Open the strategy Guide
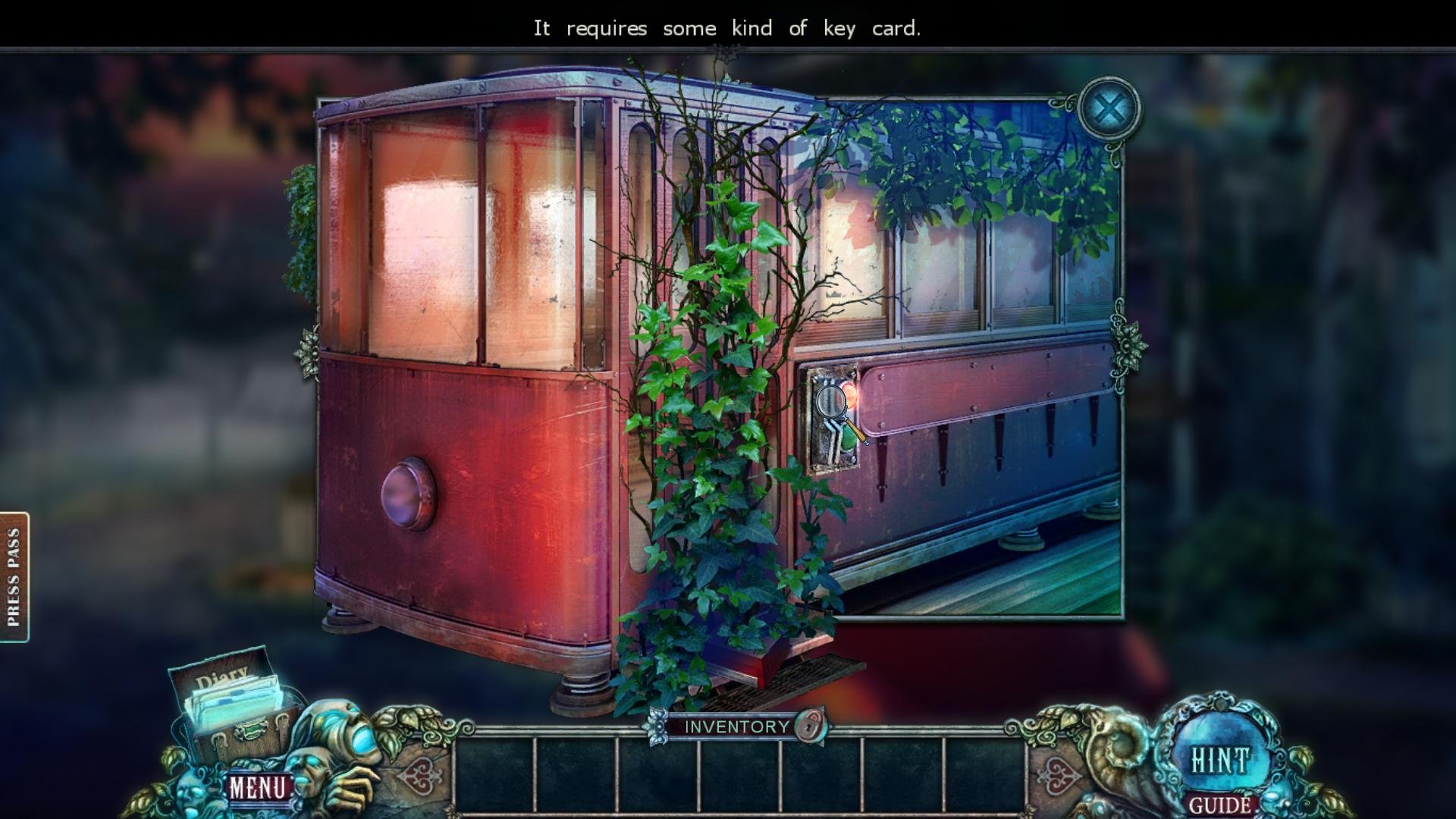 click(x=1219, y=805)
